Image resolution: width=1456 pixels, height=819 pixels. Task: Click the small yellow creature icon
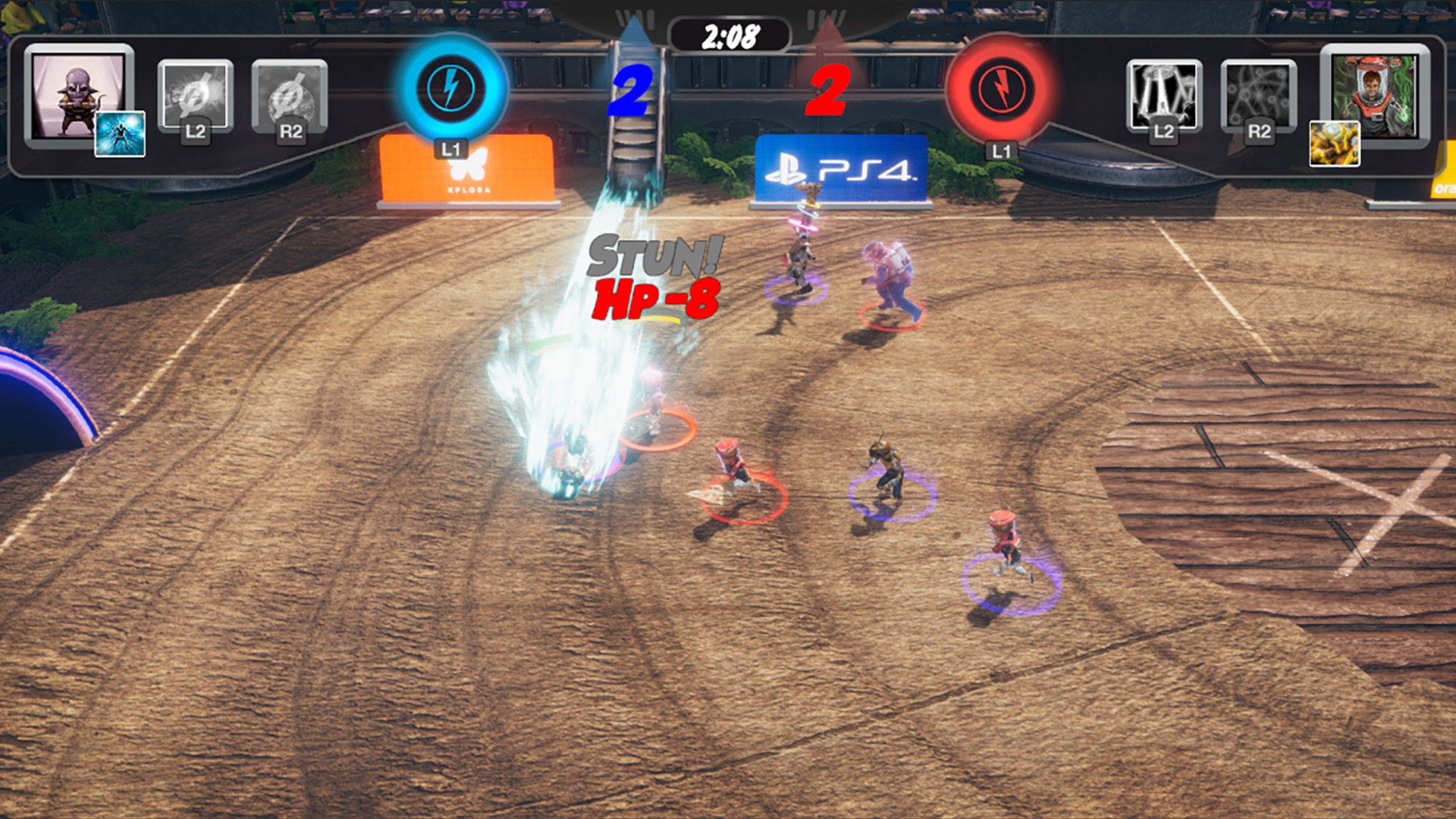pos(1335,143)
